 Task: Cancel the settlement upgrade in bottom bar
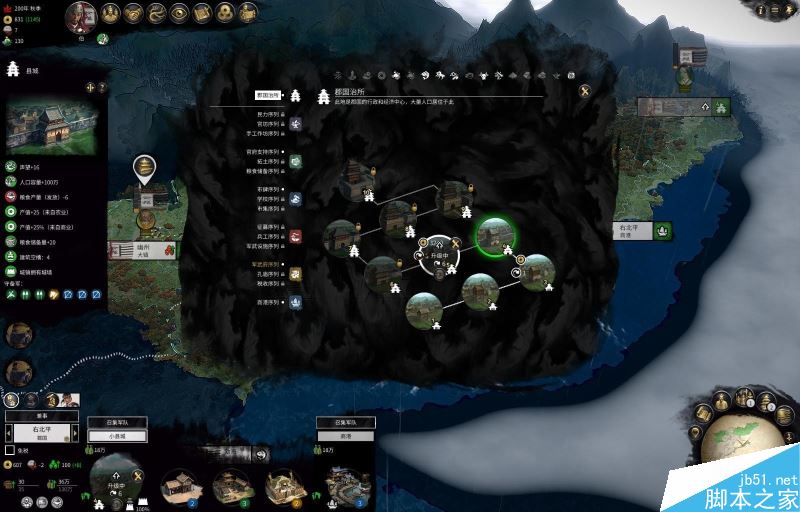(138, 475)
